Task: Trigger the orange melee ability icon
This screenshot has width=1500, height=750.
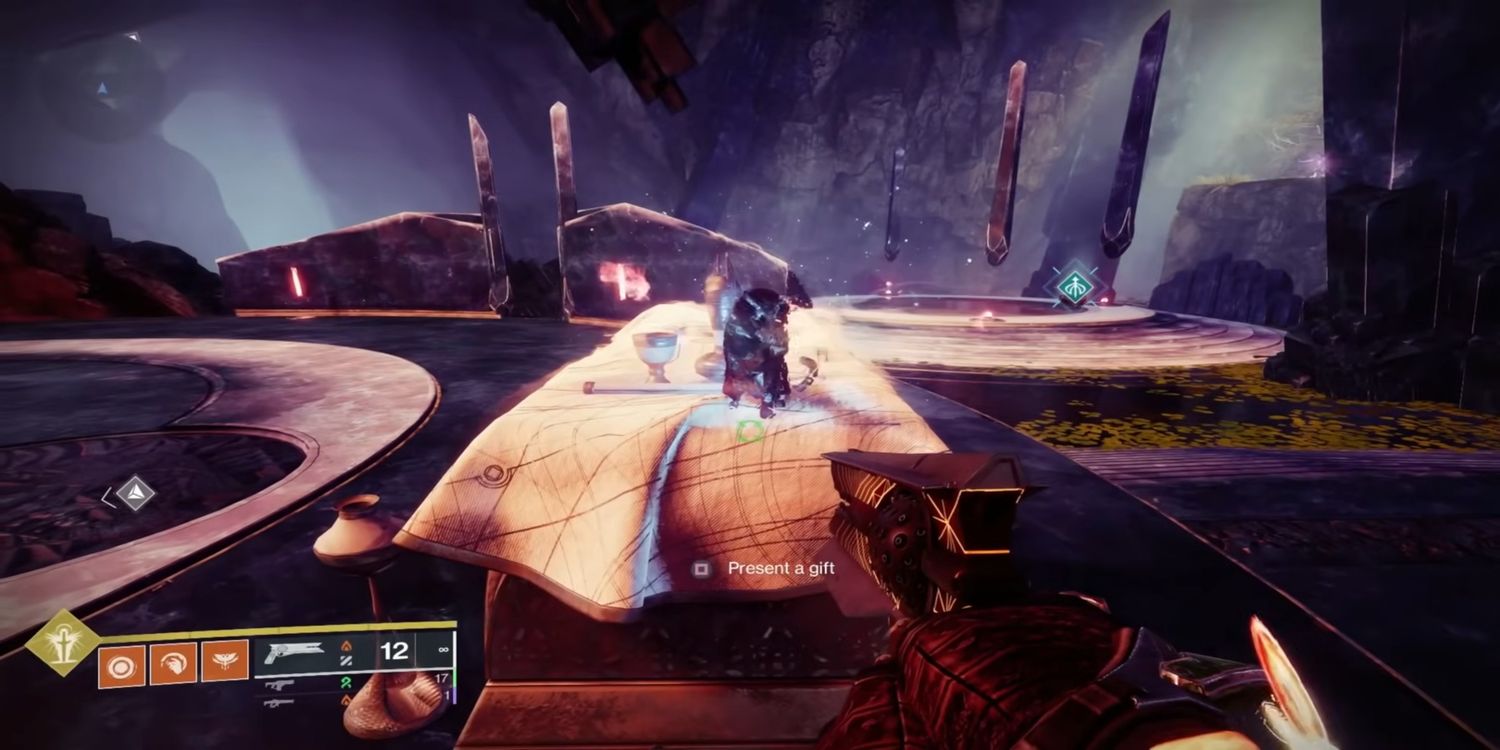Action: [x=172, y=665]
